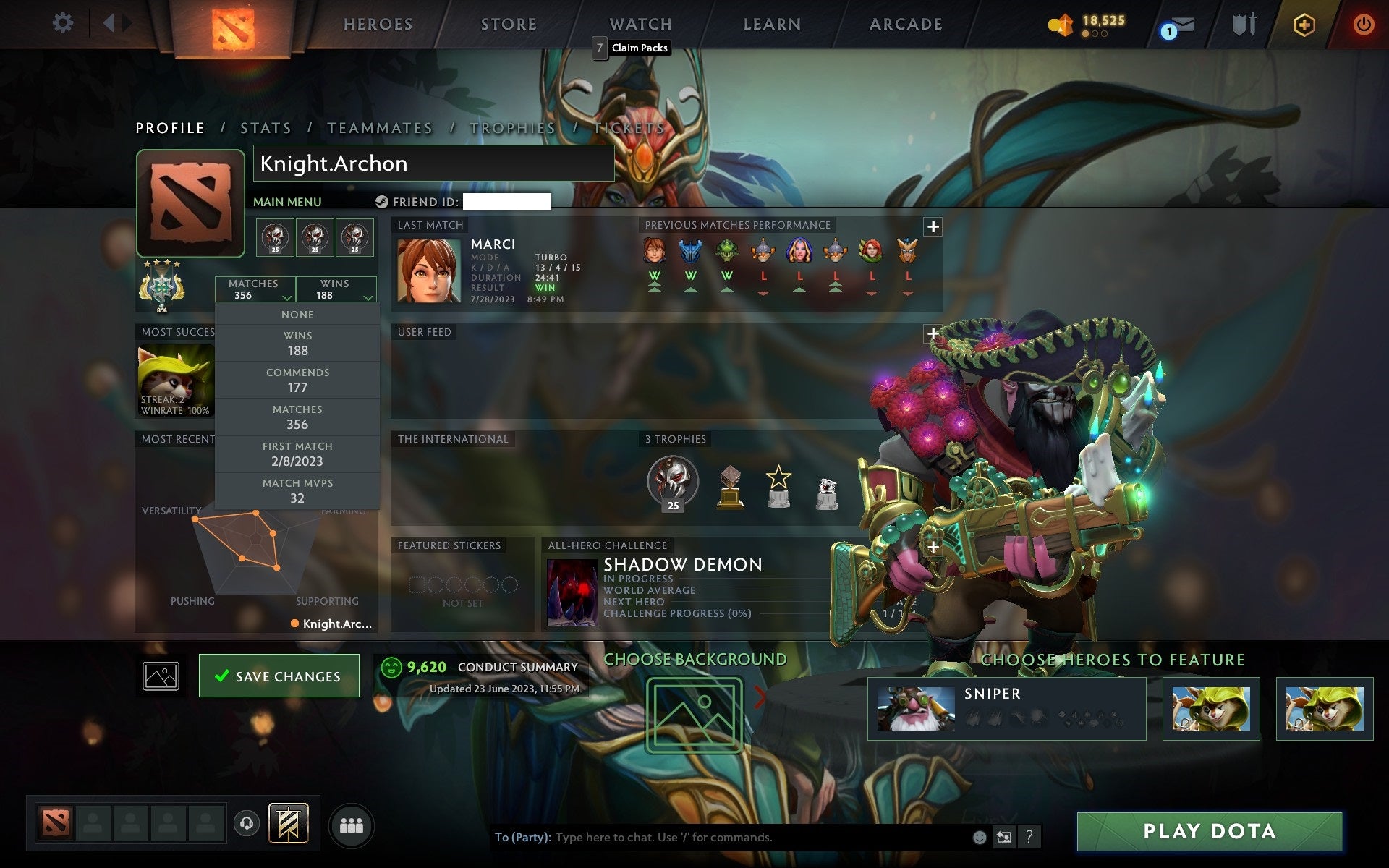Expand the MATCHES stat dropdown
1389x868 pixels.
coord(257,289)
